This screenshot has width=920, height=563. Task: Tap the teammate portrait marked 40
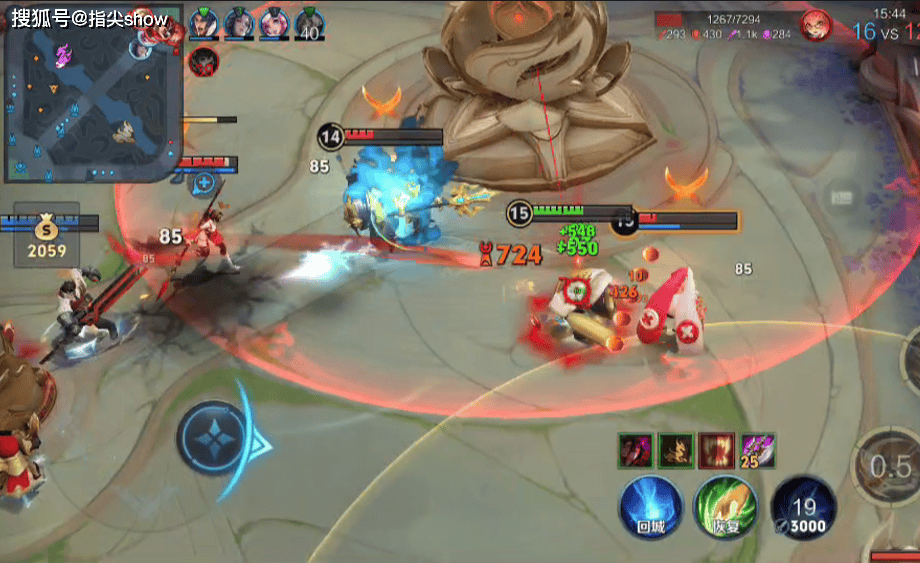(308, 24)
